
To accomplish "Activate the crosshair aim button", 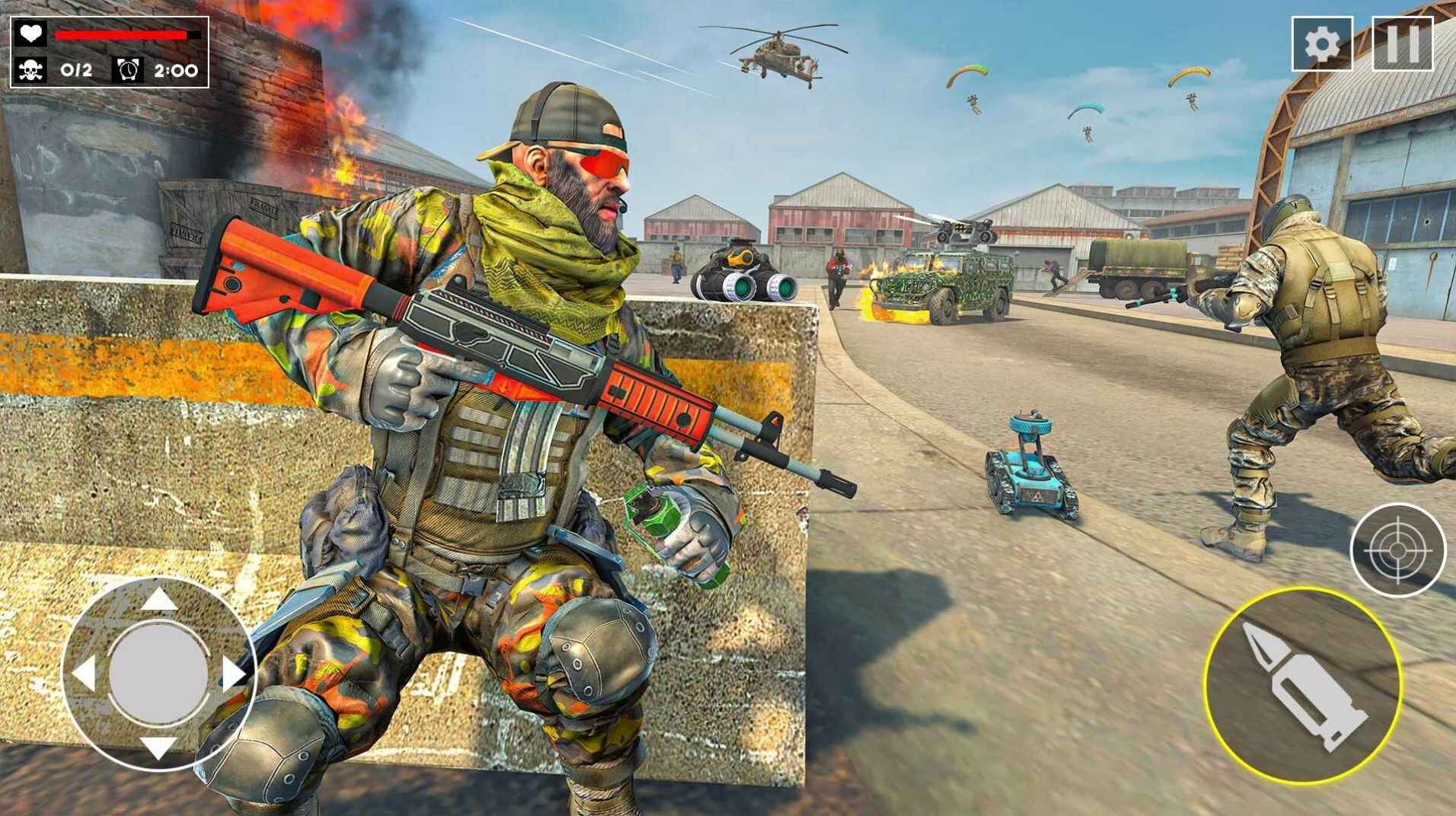I will [1397, 550].
